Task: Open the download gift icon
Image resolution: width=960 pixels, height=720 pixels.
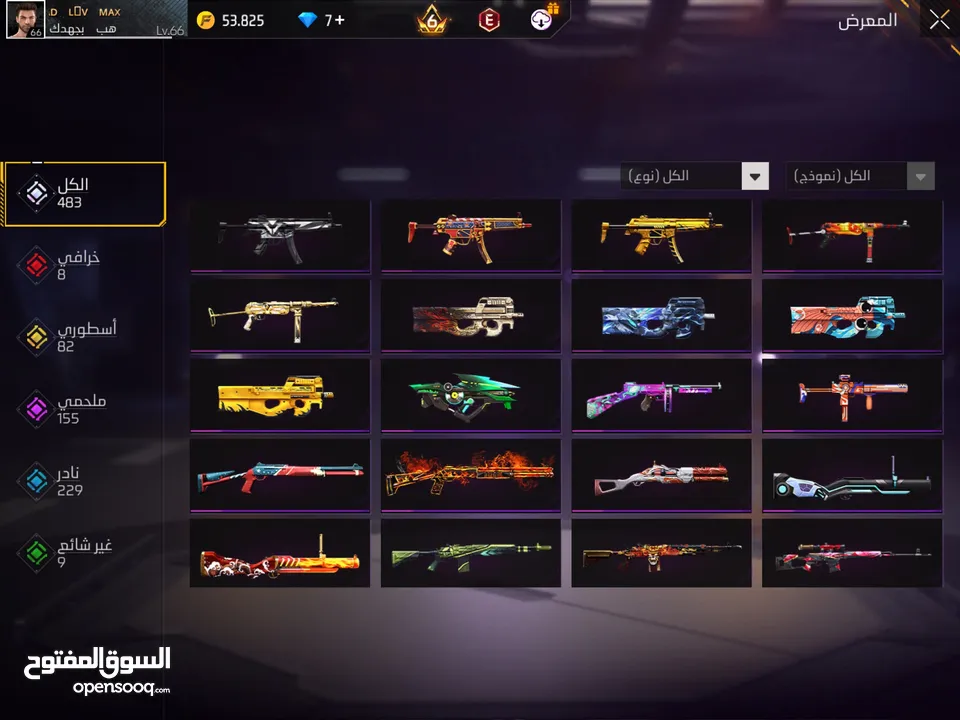Action: pyautogui.click(x=543, y=19)
